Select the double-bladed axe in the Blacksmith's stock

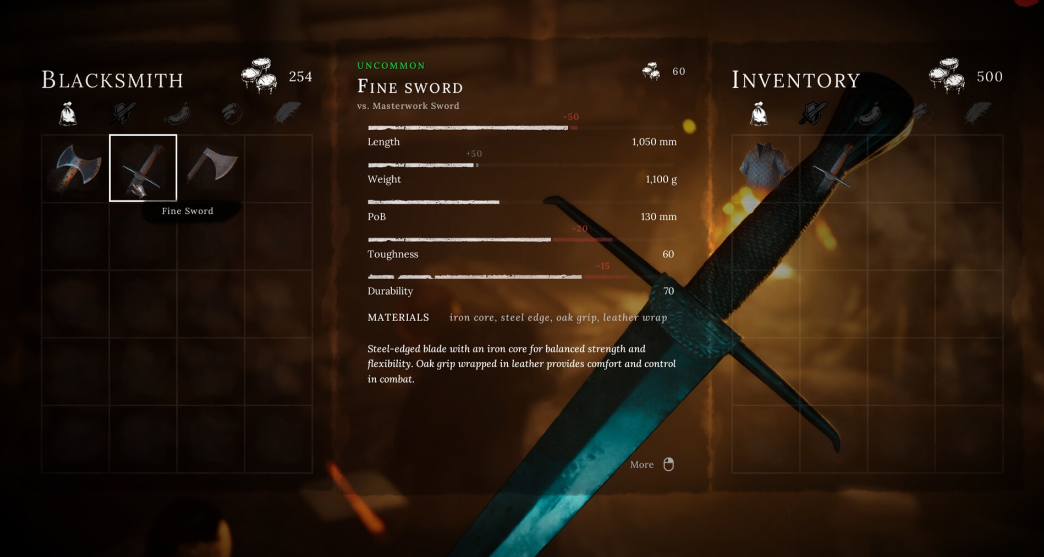75,167
